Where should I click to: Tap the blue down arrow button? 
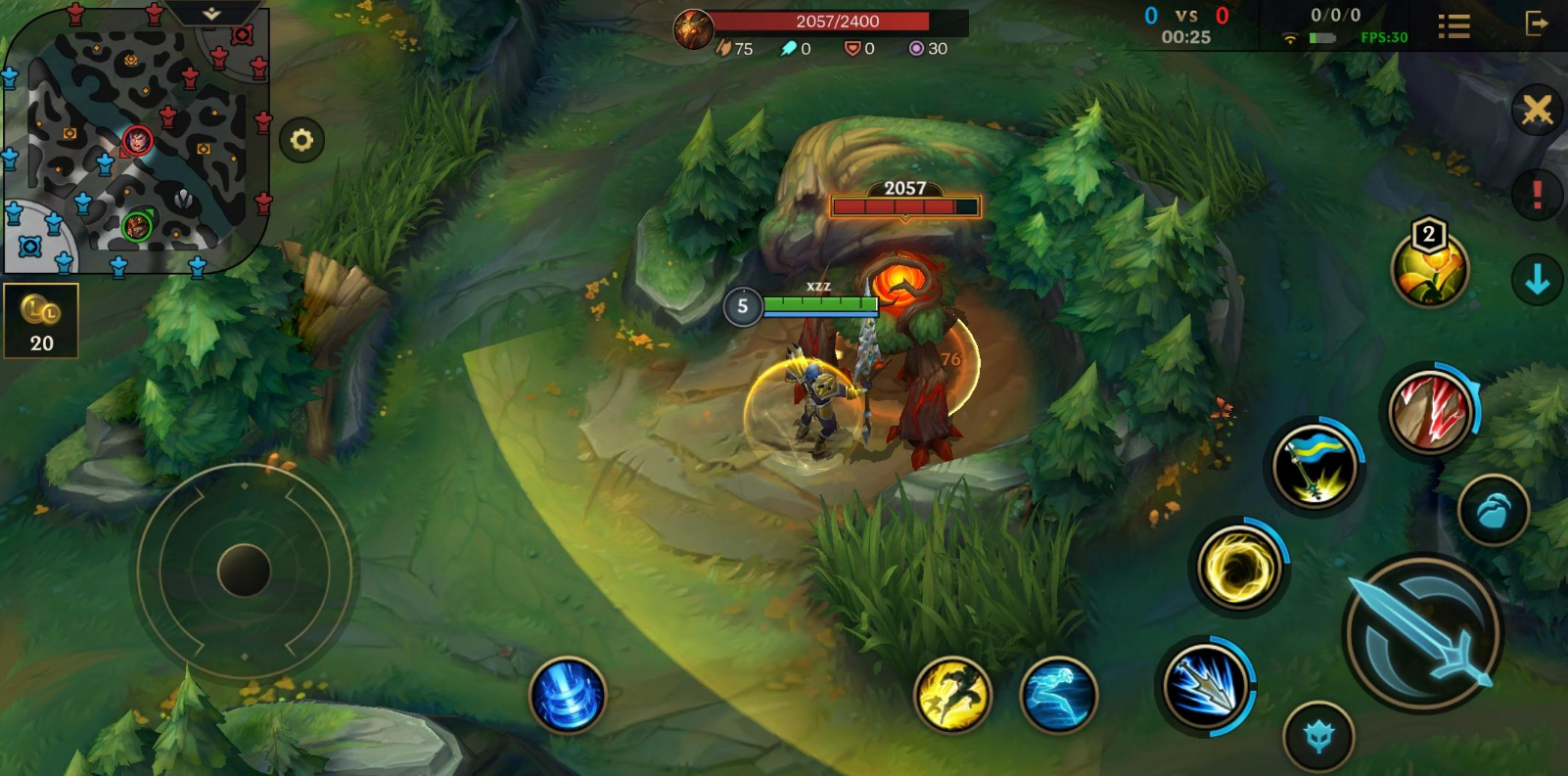1537,280
